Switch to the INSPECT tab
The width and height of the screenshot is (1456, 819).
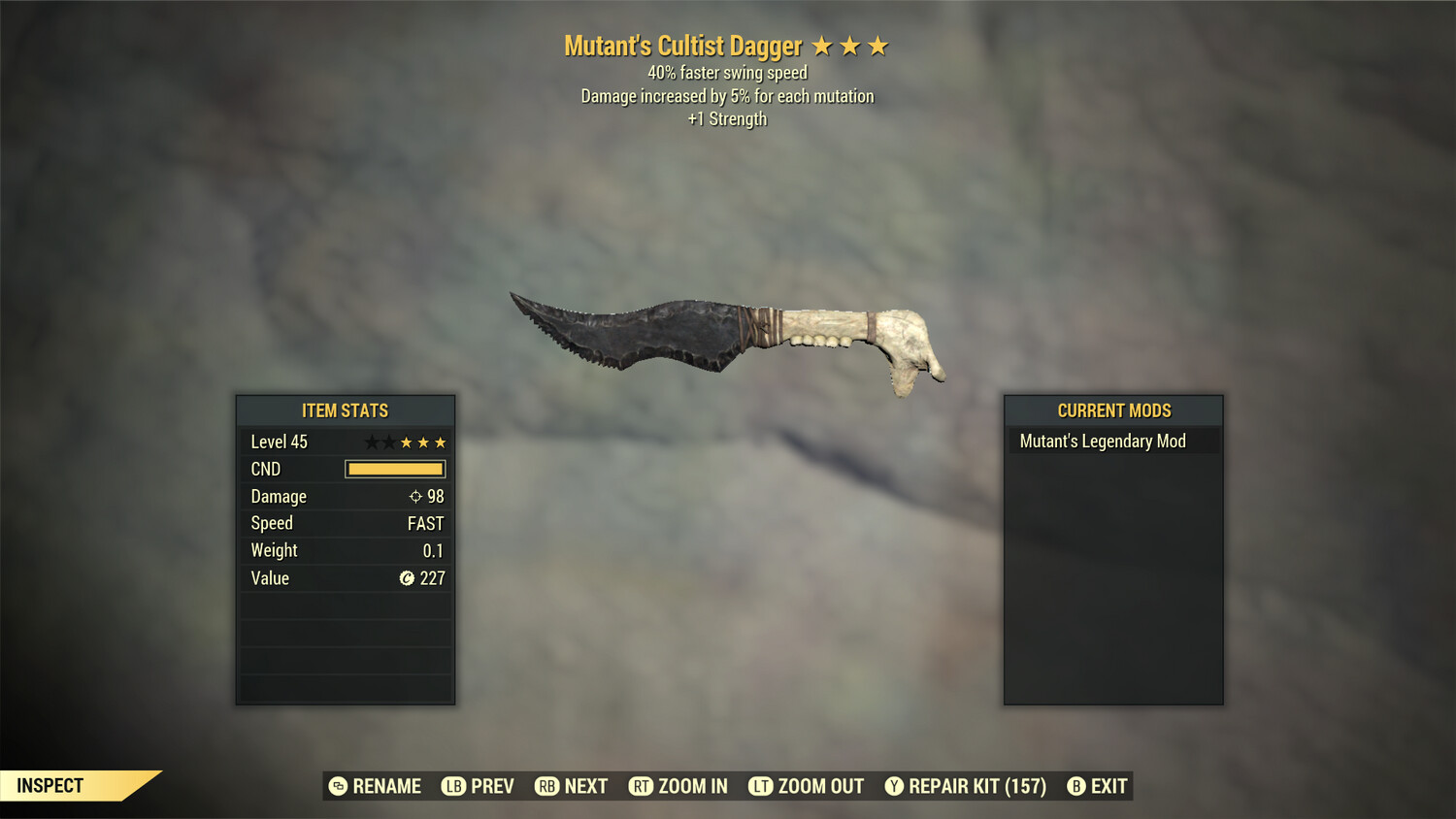click(x=50, y=786)
